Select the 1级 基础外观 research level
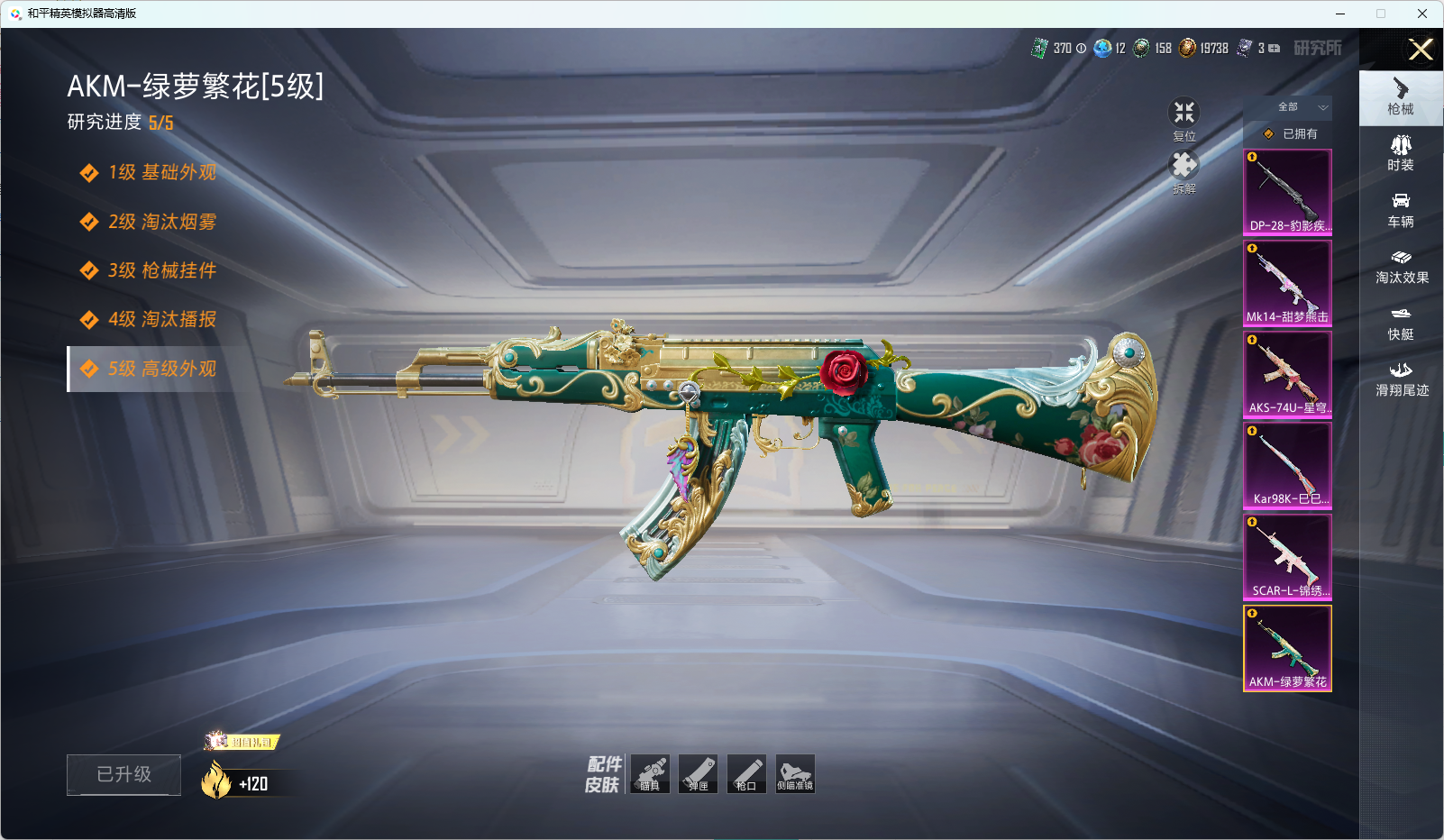The width and height of the screenshot is (1444, 840). (161, 172)
